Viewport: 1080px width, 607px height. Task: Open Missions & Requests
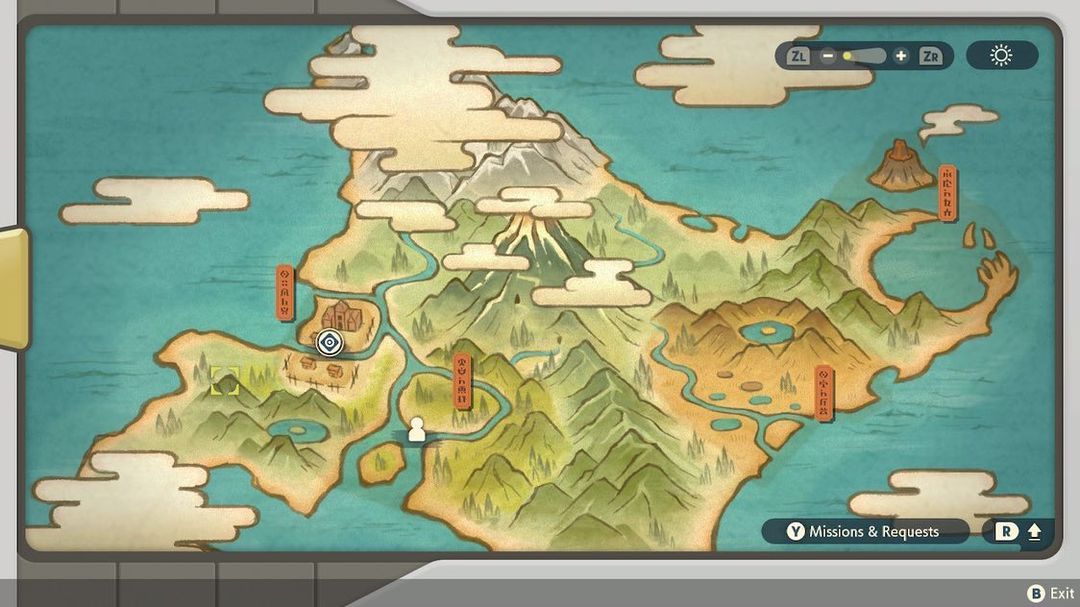pos(865,532)
